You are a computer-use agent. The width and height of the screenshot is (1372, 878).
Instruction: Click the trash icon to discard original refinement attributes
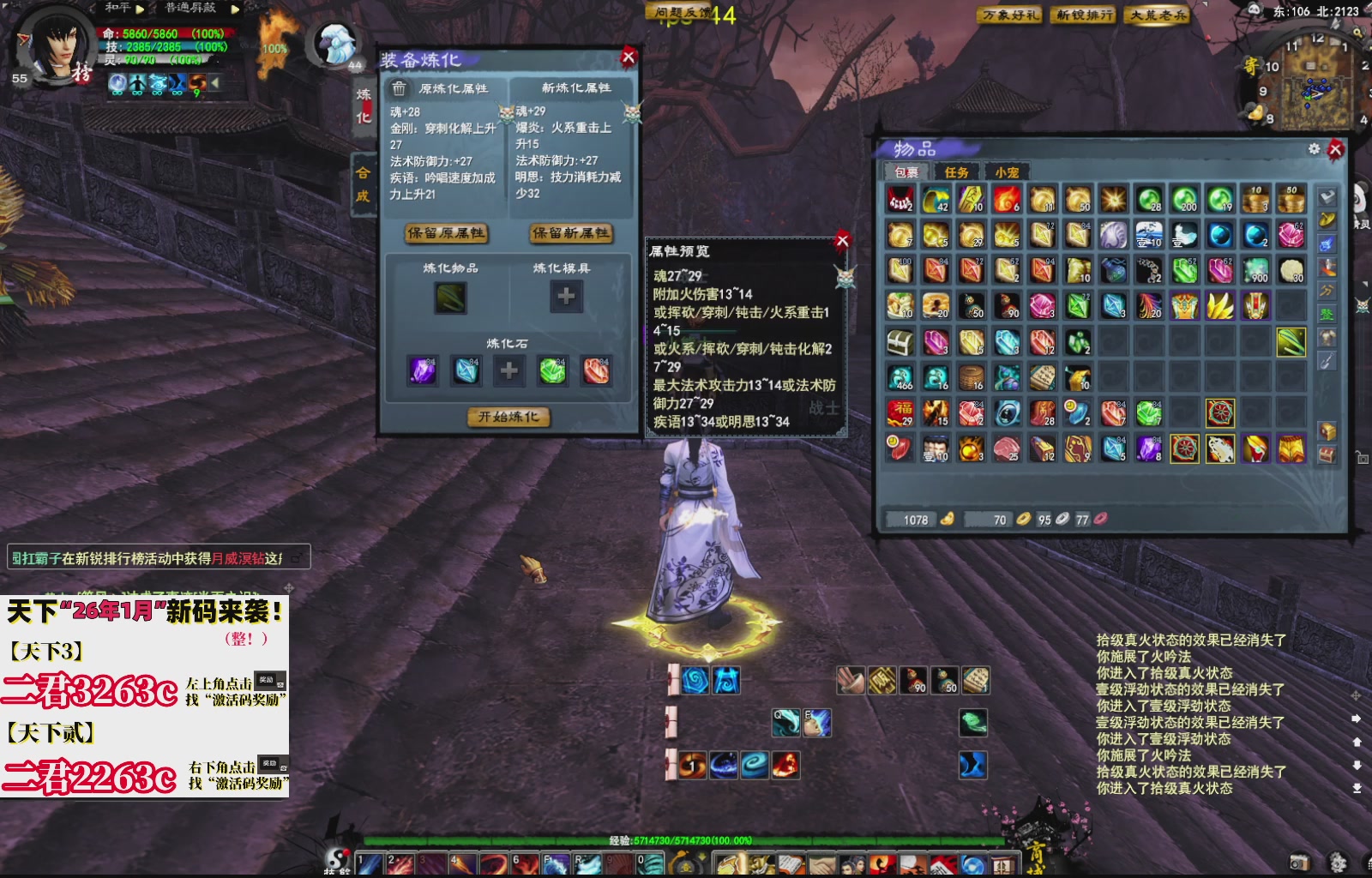click(398, 87)
